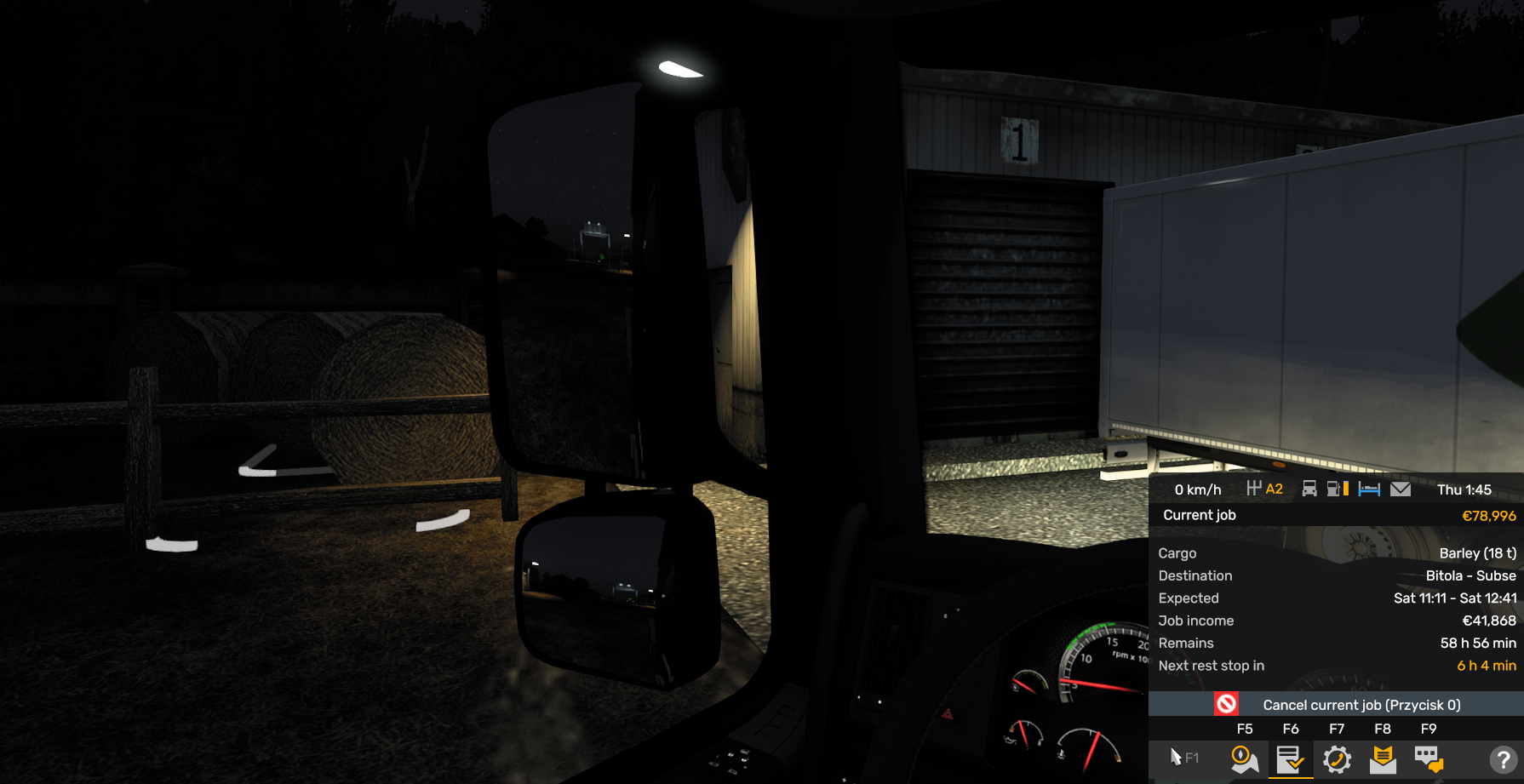Open the question mark help button
This screenshot has width=1524, height=784.
tap(1503, 758)
